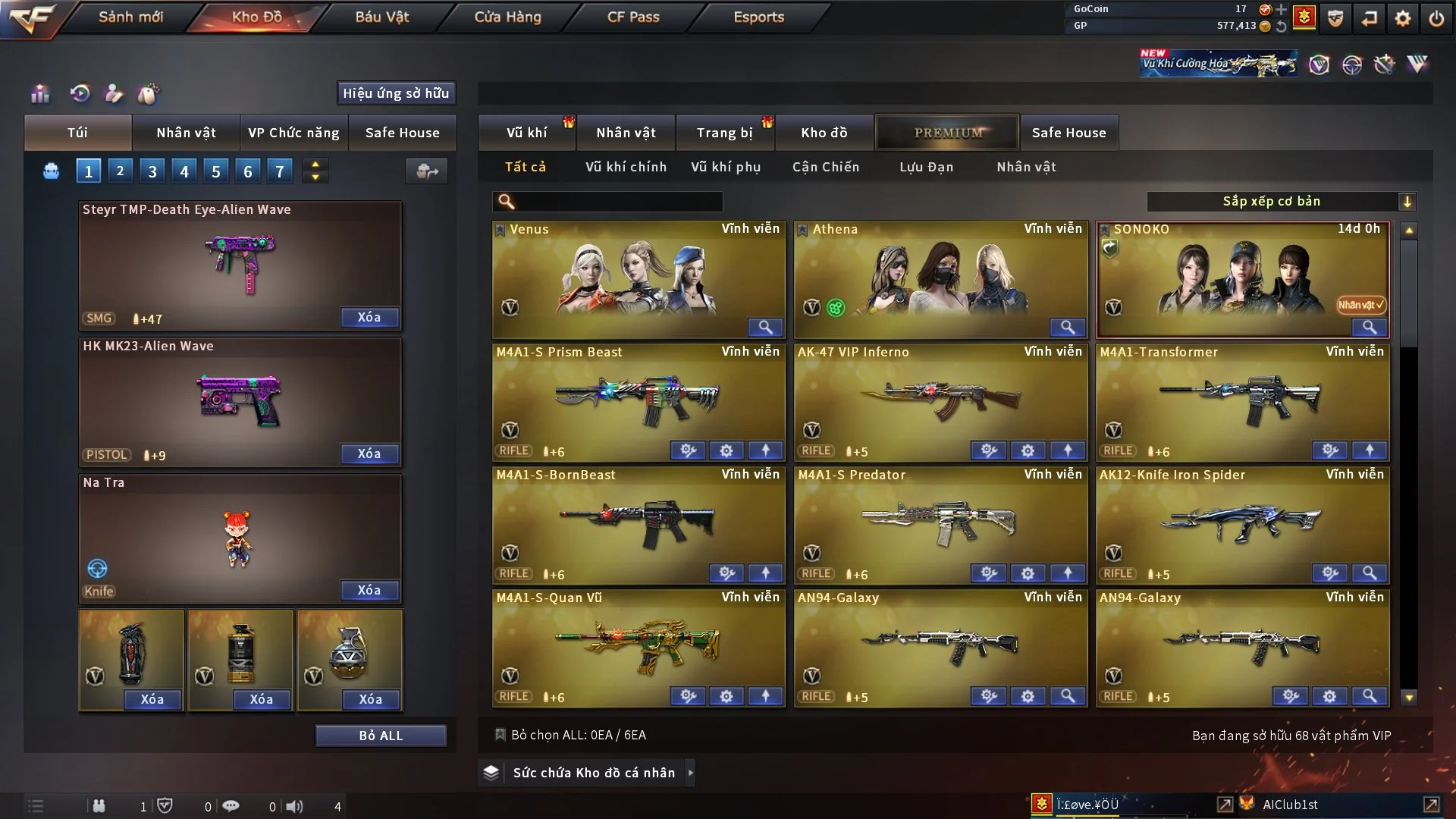Image resolution: width=1456 pixels, height=819 pixels.
Task: Select bag slot number 3
Action: point(152,171)
